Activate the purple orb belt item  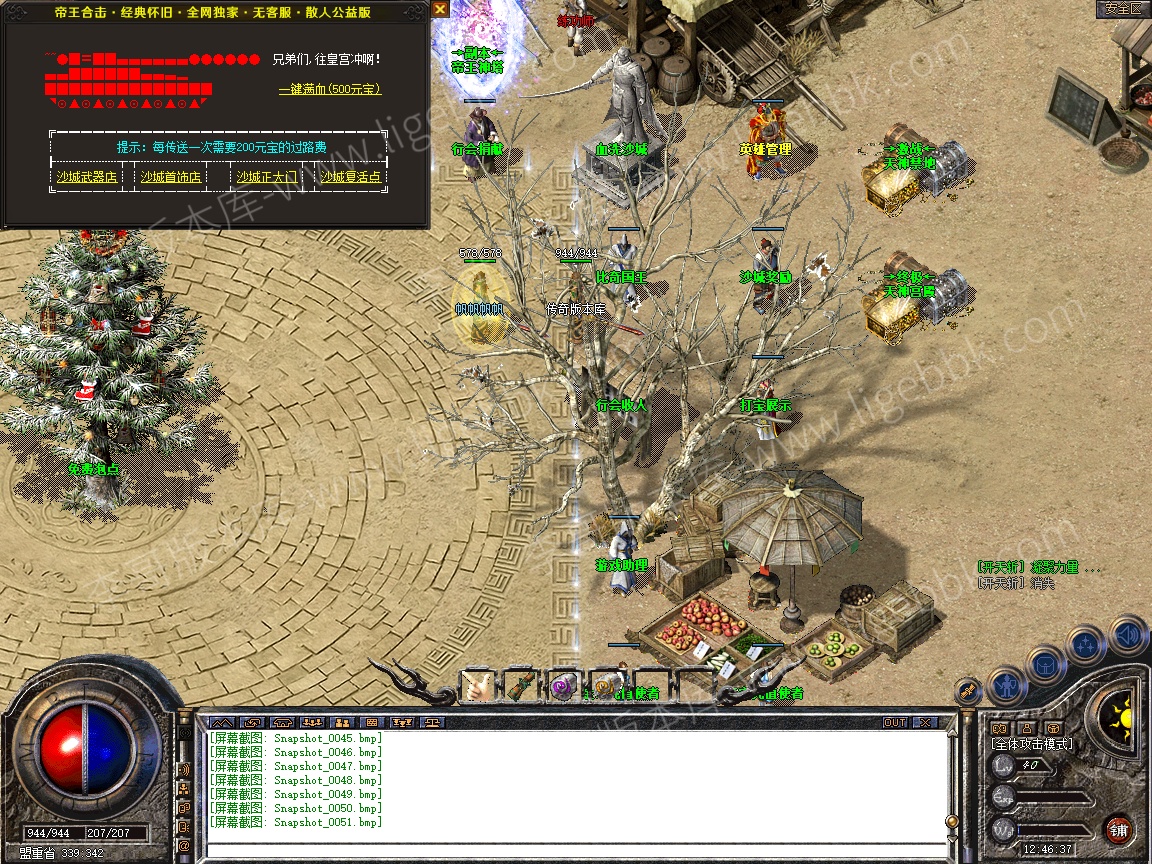[x=564, y=686]
